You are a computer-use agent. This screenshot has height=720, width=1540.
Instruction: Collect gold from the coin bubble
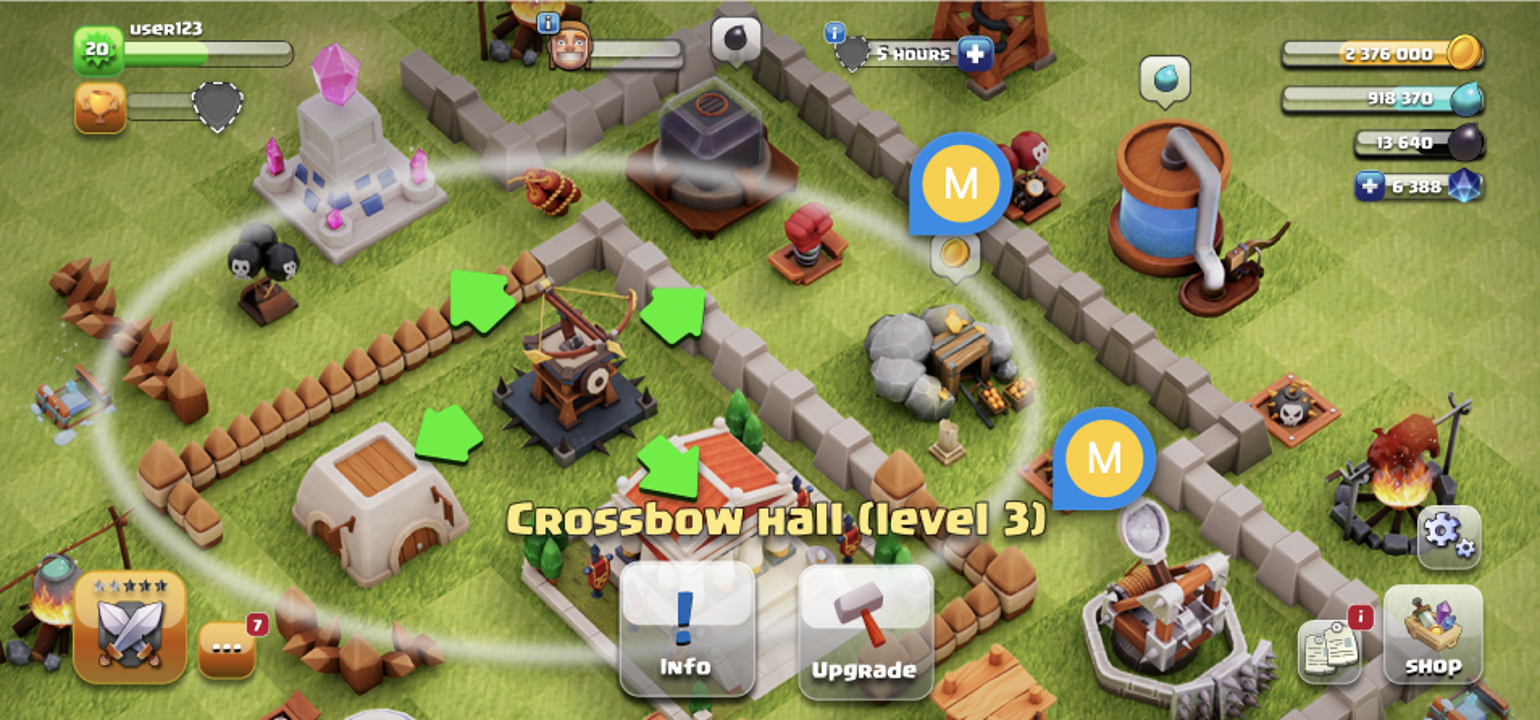point(954,252)
